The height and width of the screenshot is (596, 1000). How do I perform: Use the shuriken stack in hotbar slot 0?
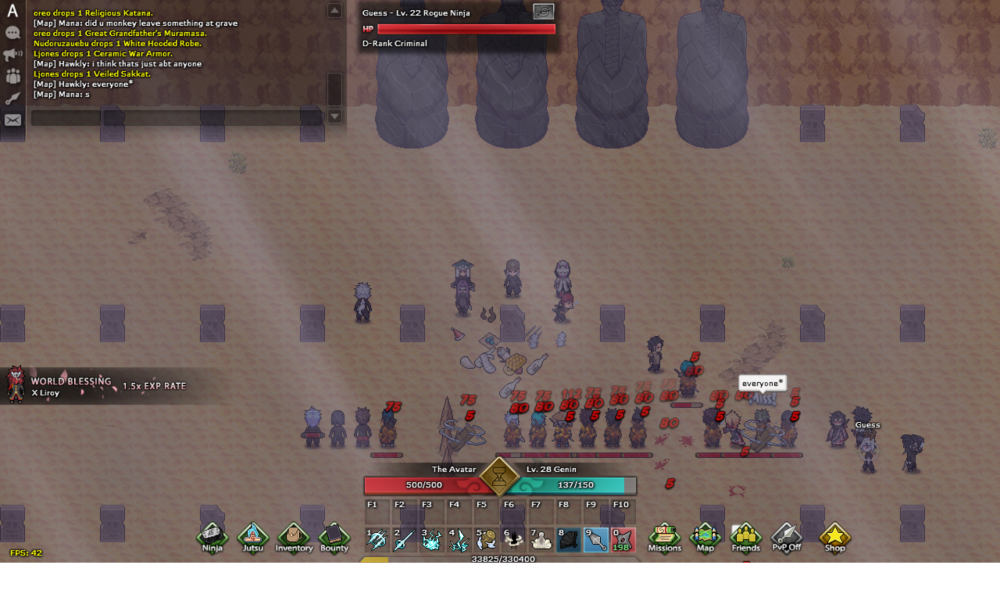622,541
